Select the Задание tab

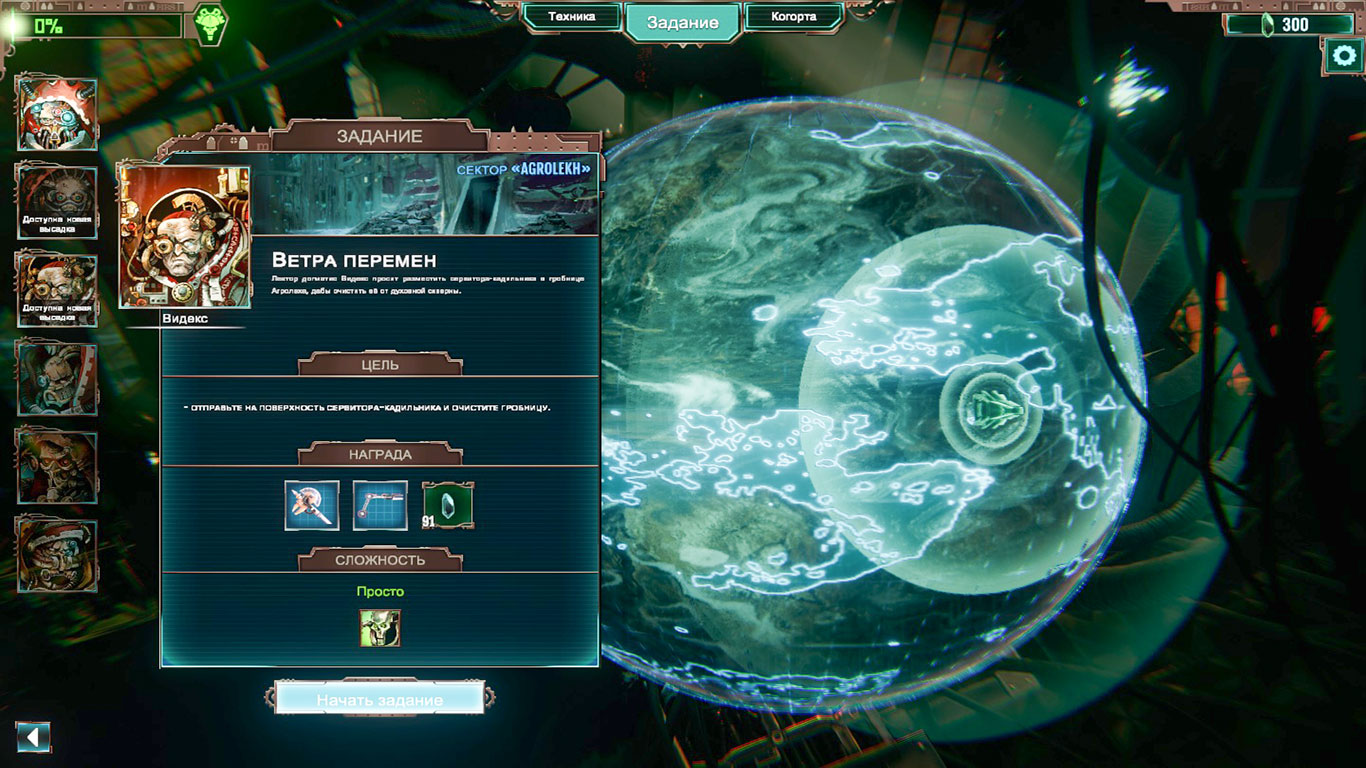683,23
